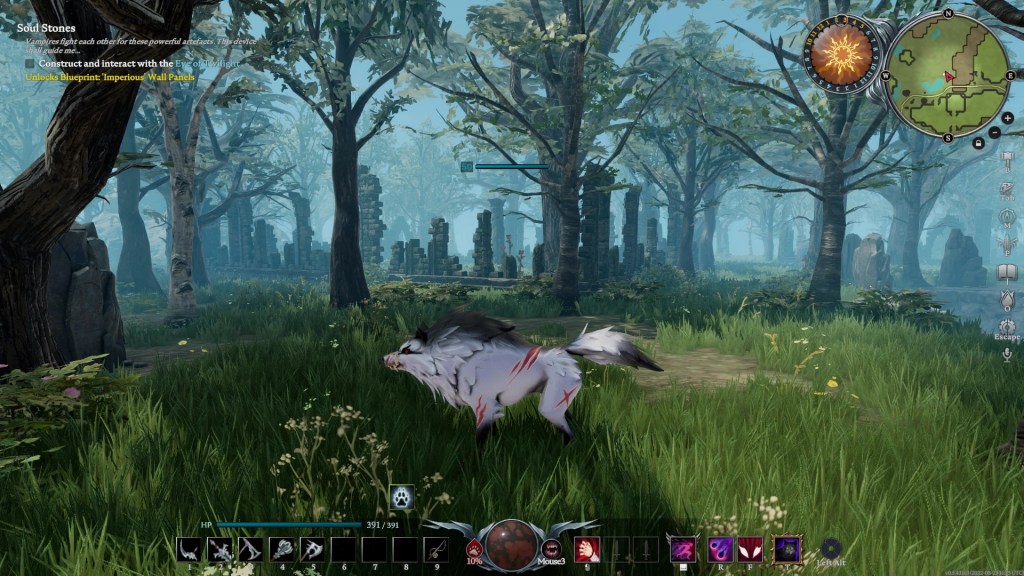Open the book icon in side menu
The image size is (1024, 576).
[x=1007, y=272]
